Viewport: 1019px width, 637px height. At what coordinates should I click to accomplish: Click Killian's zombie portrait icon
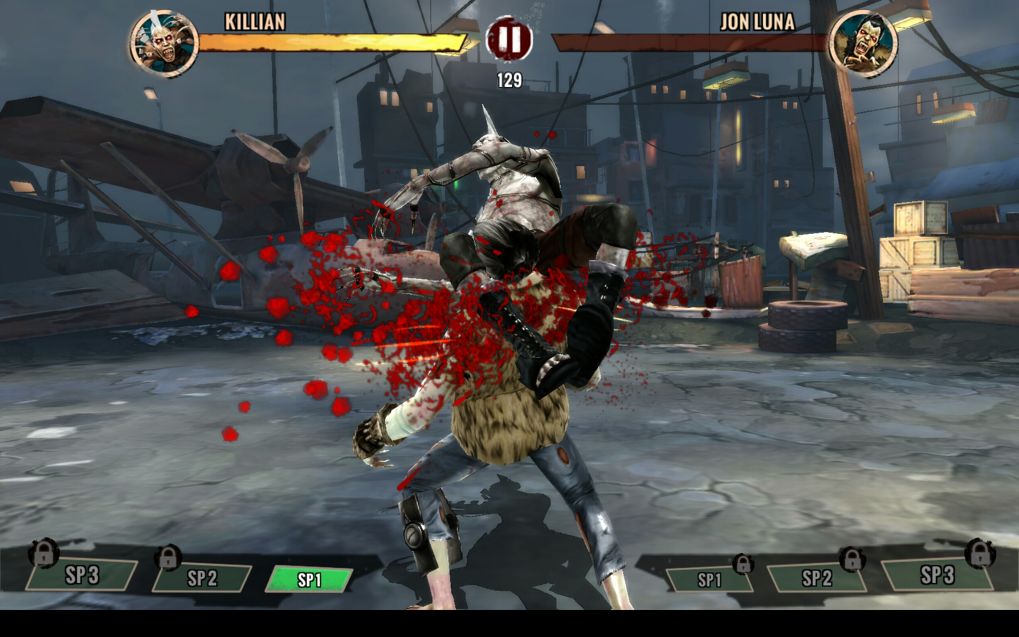point(163,44)
